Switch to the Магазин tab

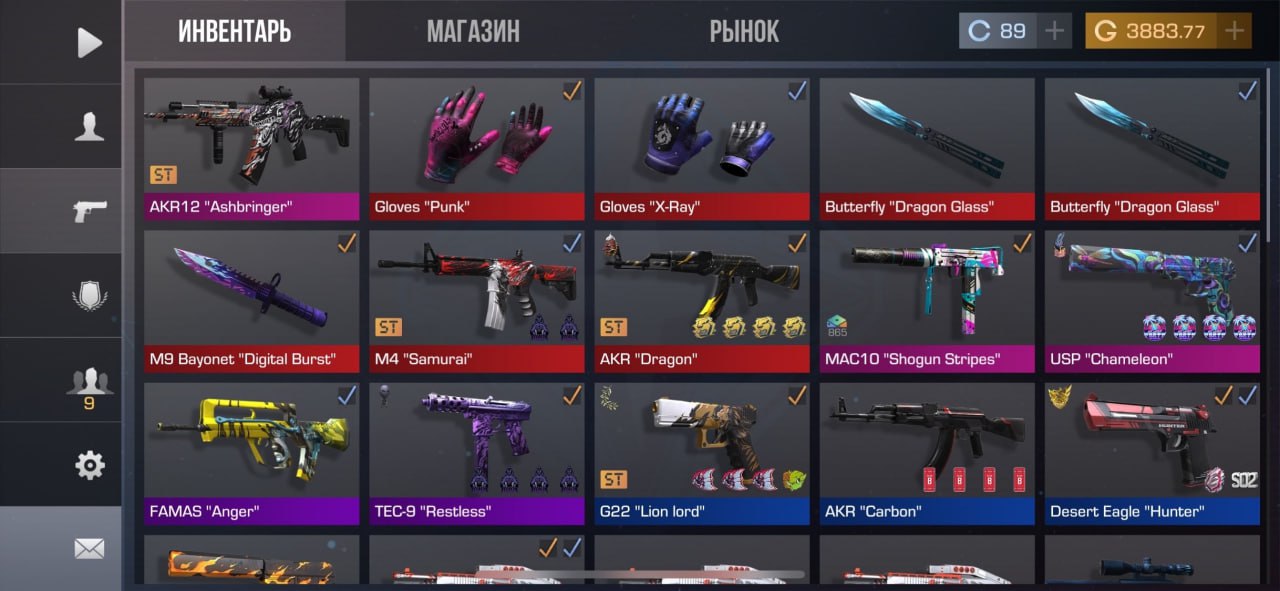click(473, 31)
